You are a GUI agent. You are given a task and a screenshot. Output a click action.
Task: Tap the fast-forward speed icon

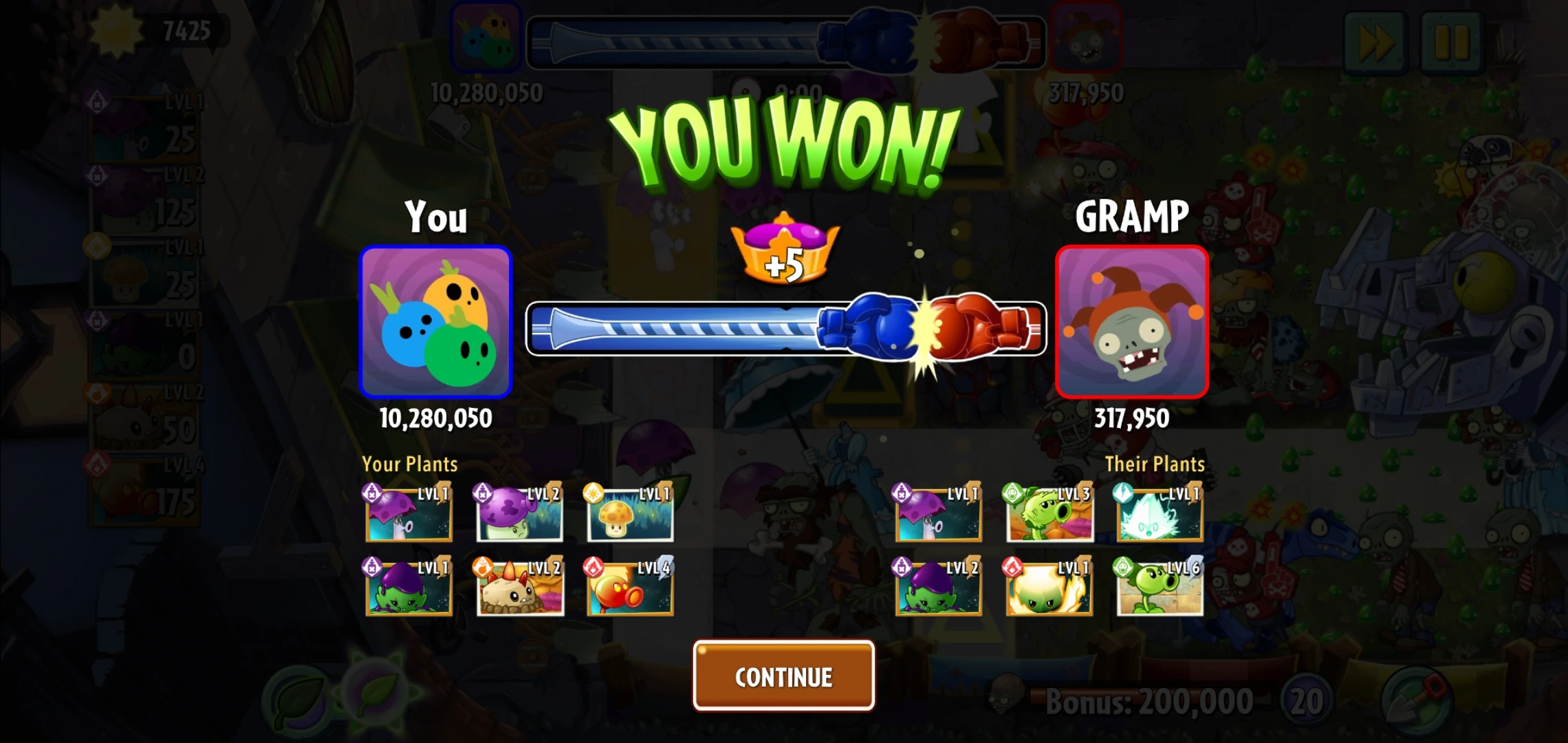pos(1378,43)
